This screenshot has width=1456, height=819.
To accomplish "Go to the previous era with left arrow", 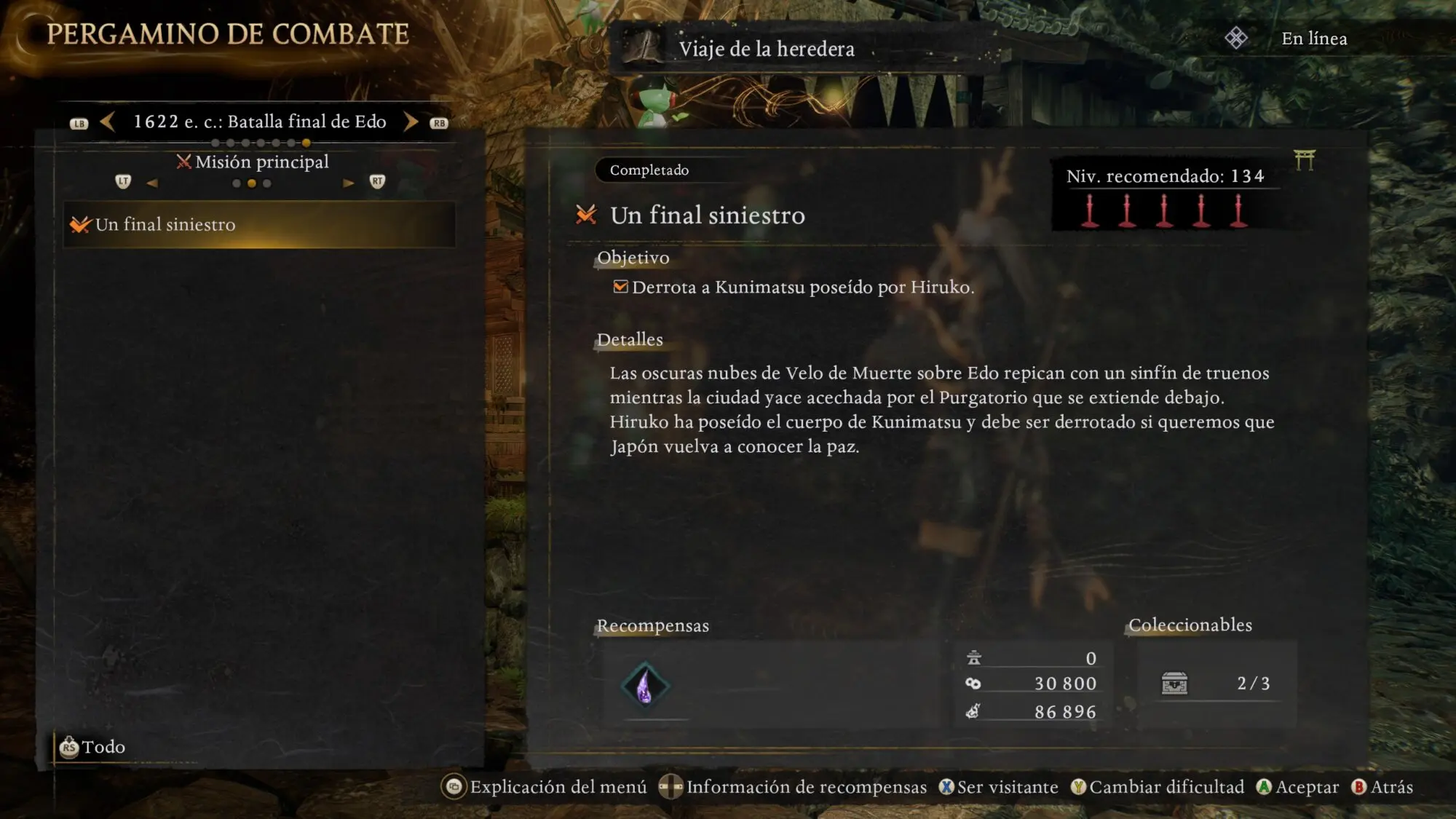I will point(108,122).
